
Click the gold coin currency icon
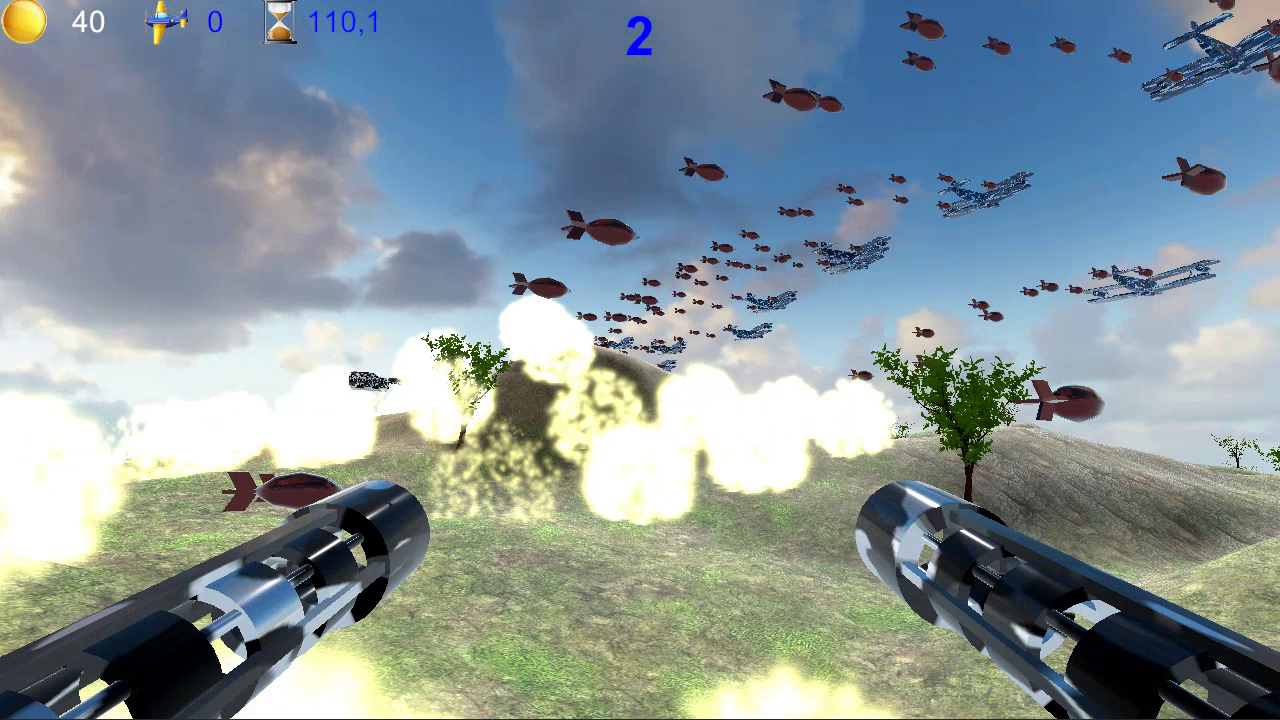pyautogui.click(x=22, y=22)
